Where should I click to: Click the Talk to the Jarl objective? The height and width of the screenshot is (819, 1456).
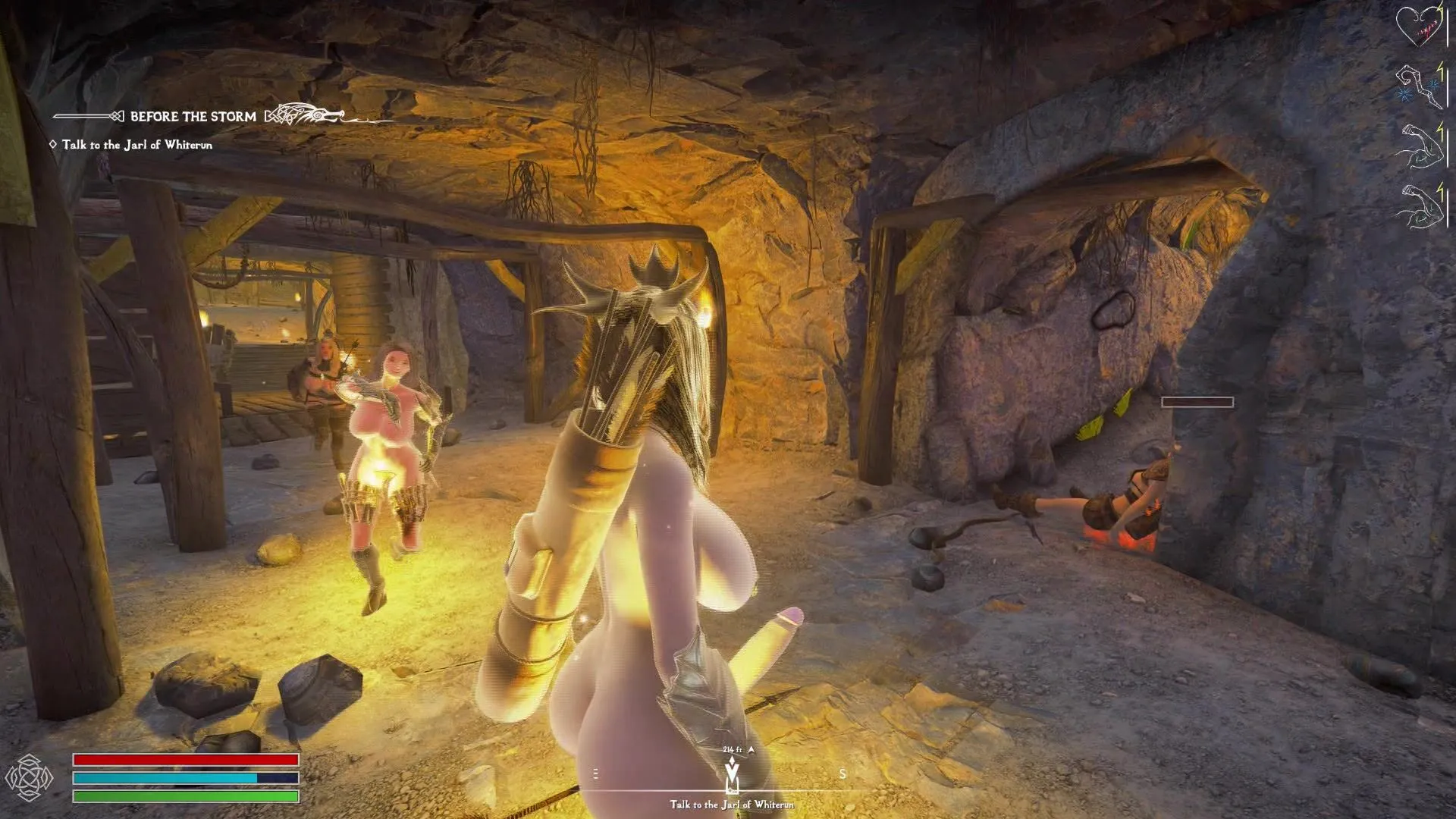pos(136,145)
